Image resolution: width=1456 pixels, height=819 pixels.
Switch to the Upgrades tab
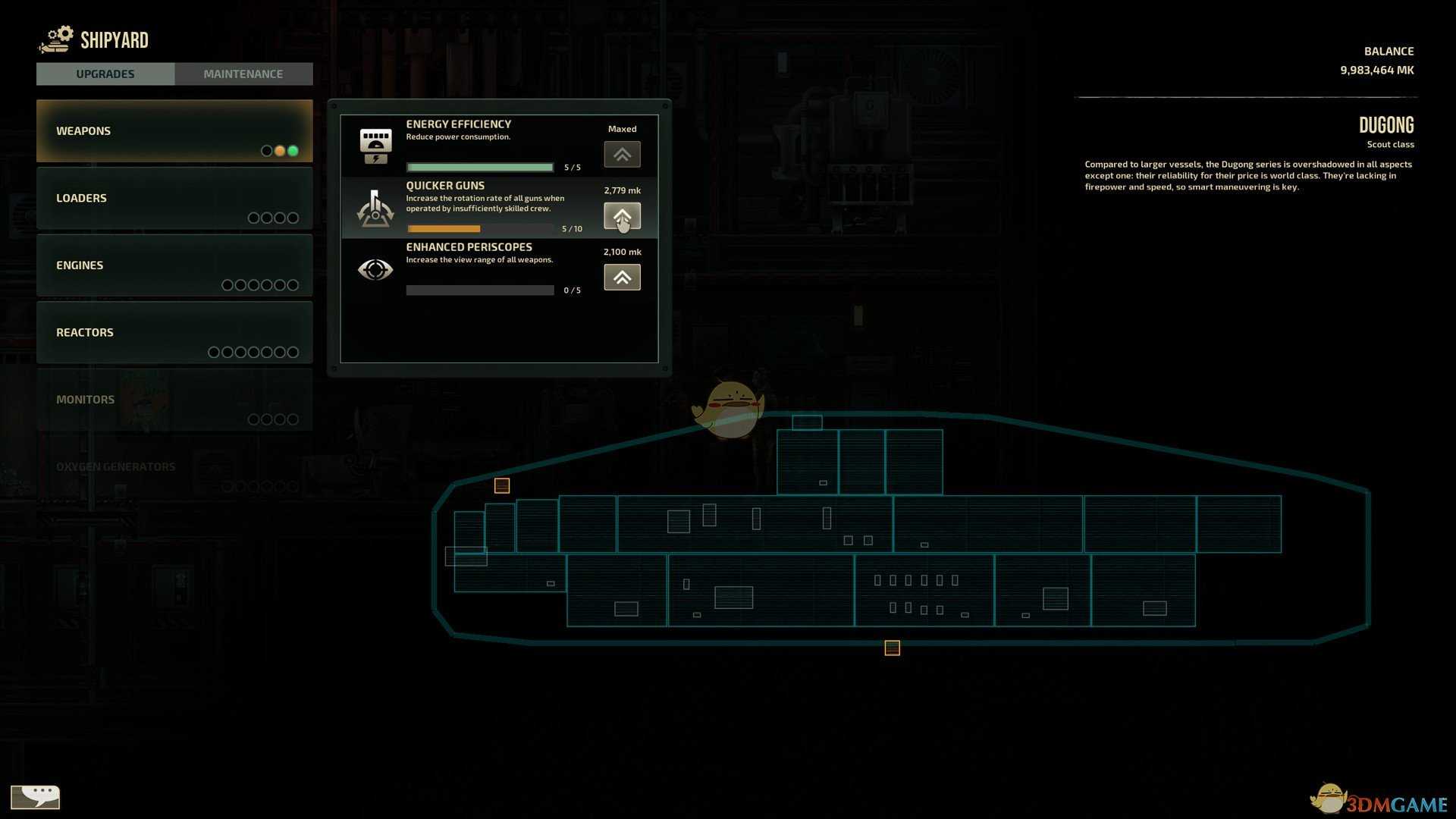[x=105, y=74]
